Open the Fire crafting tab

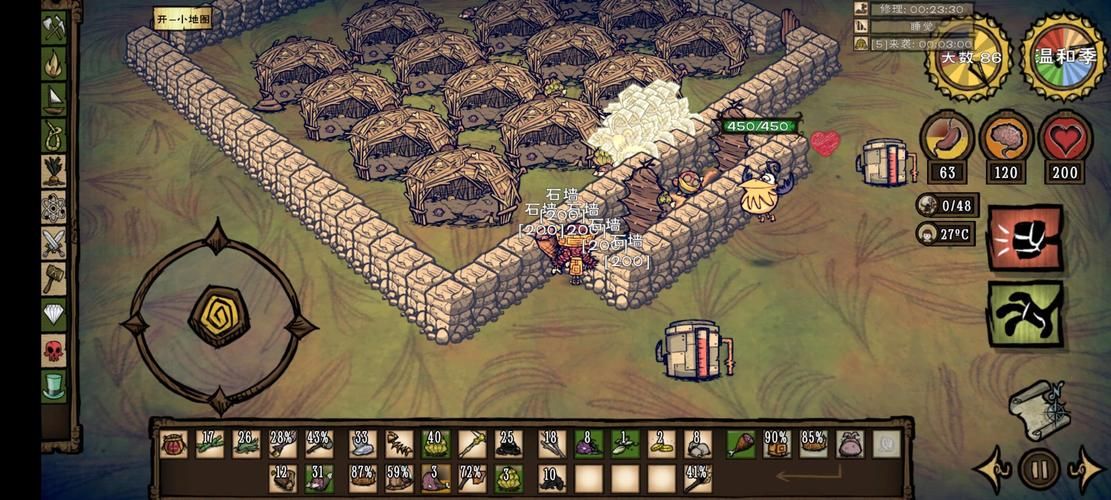click(54, 63)
